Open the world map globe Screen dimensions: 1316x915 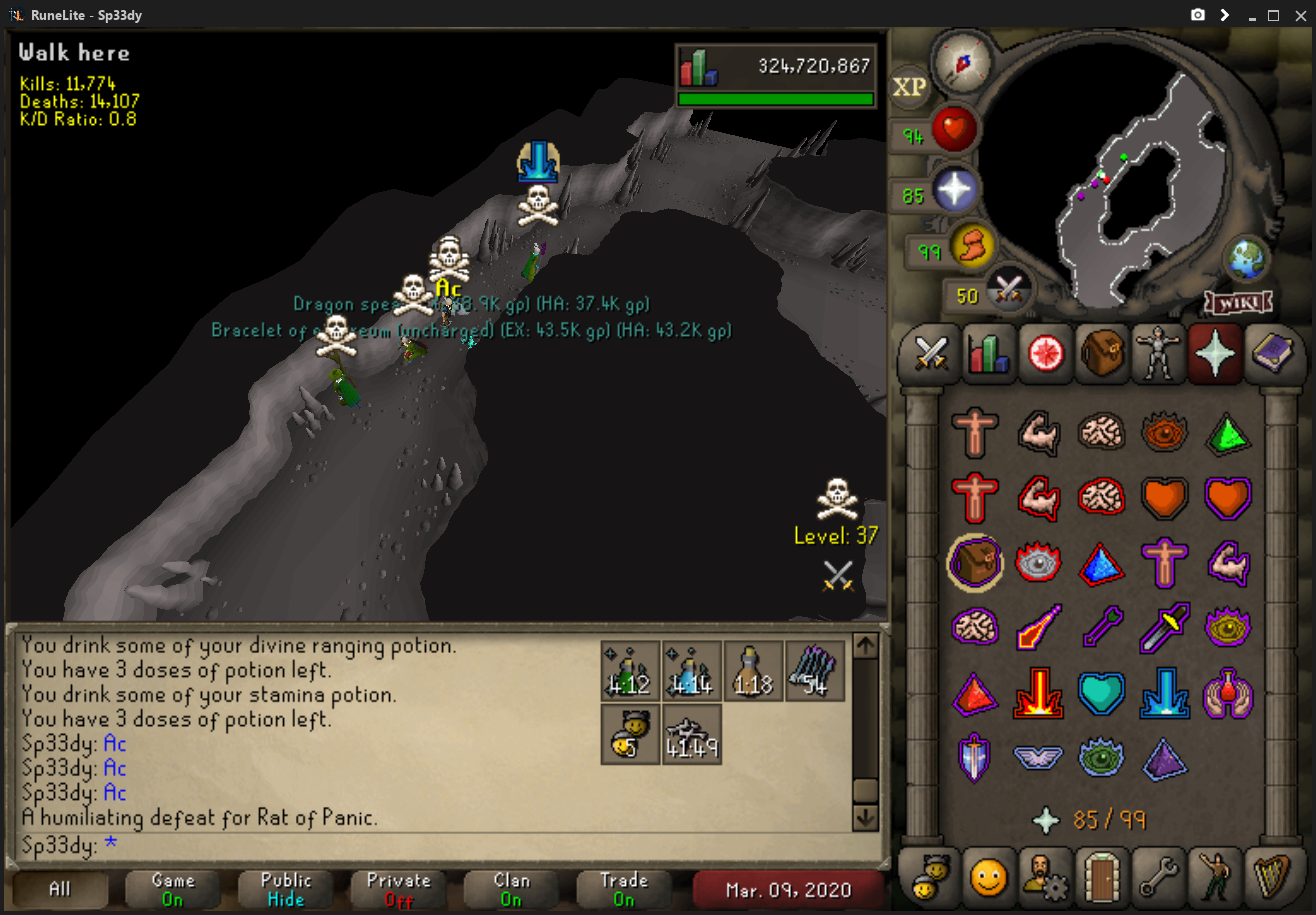point(1248,259)
